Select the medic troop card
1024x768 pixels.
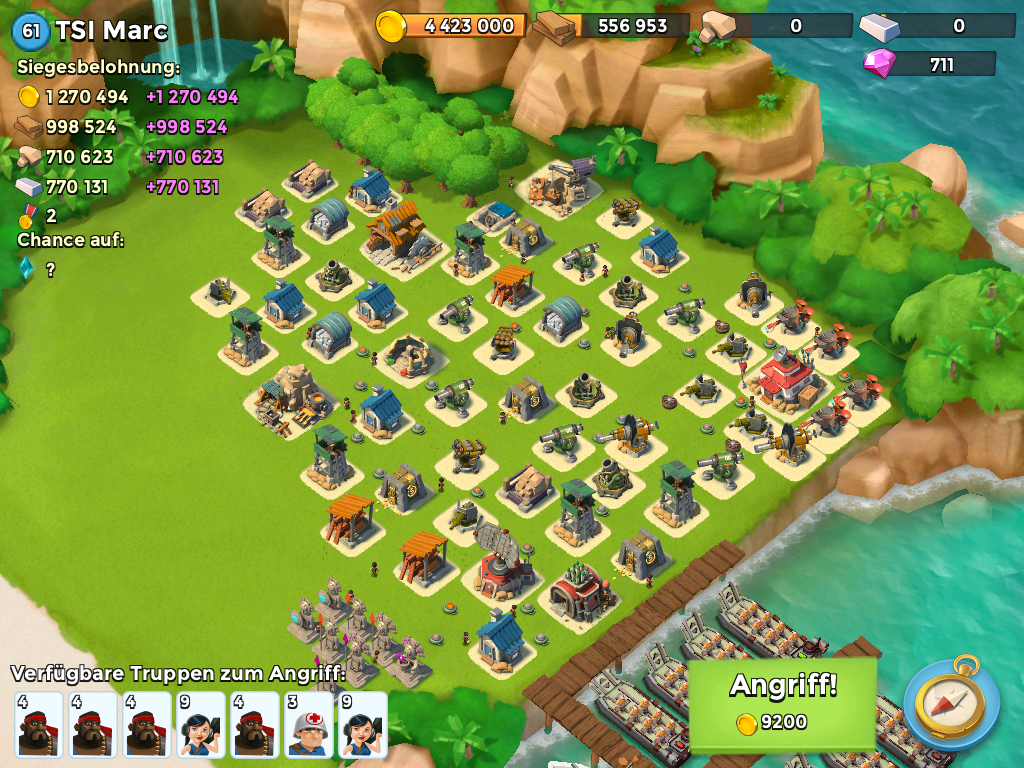[309, 725]
